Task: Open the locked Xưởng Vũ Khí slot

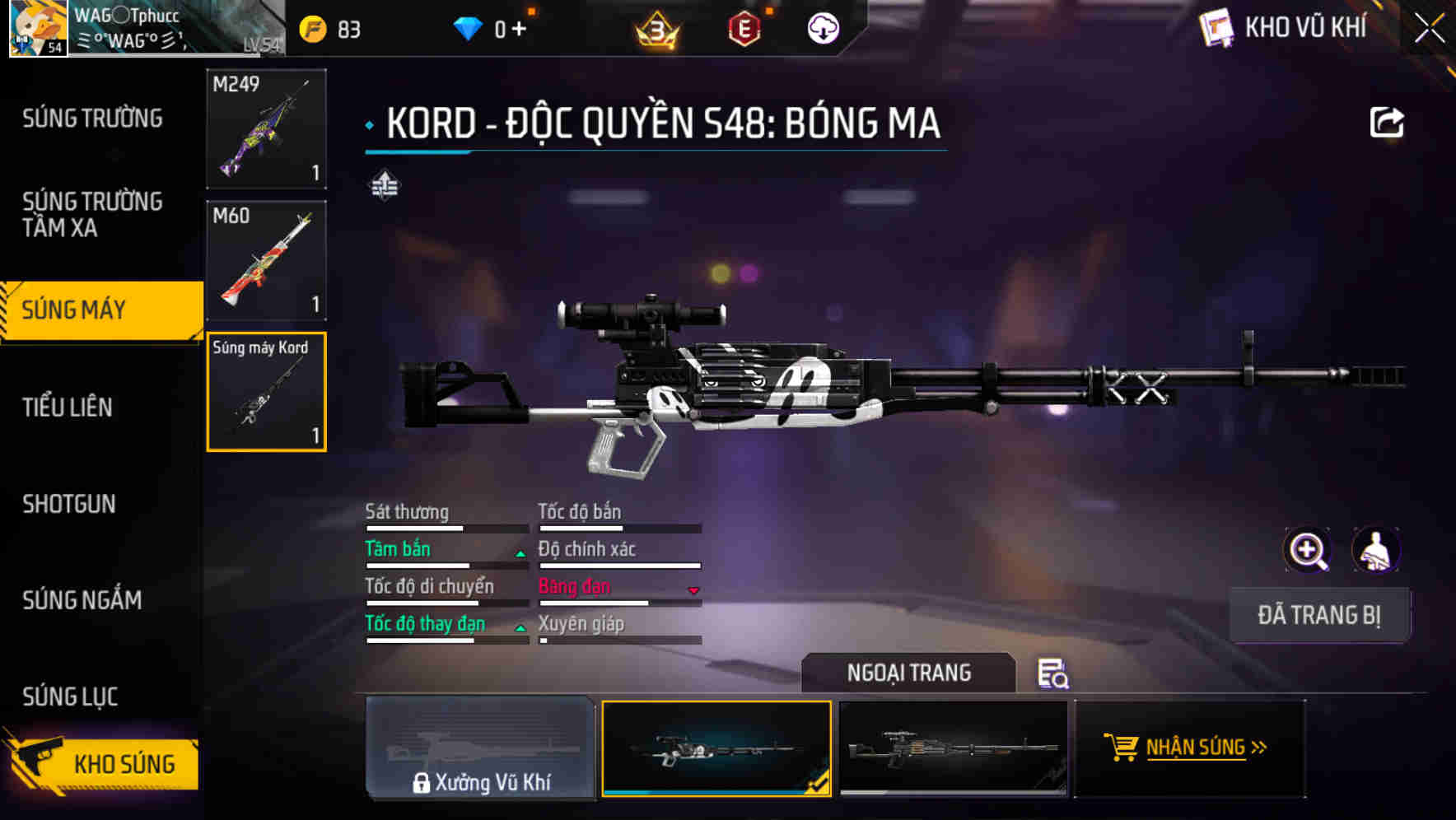Action: click(480, 748)
